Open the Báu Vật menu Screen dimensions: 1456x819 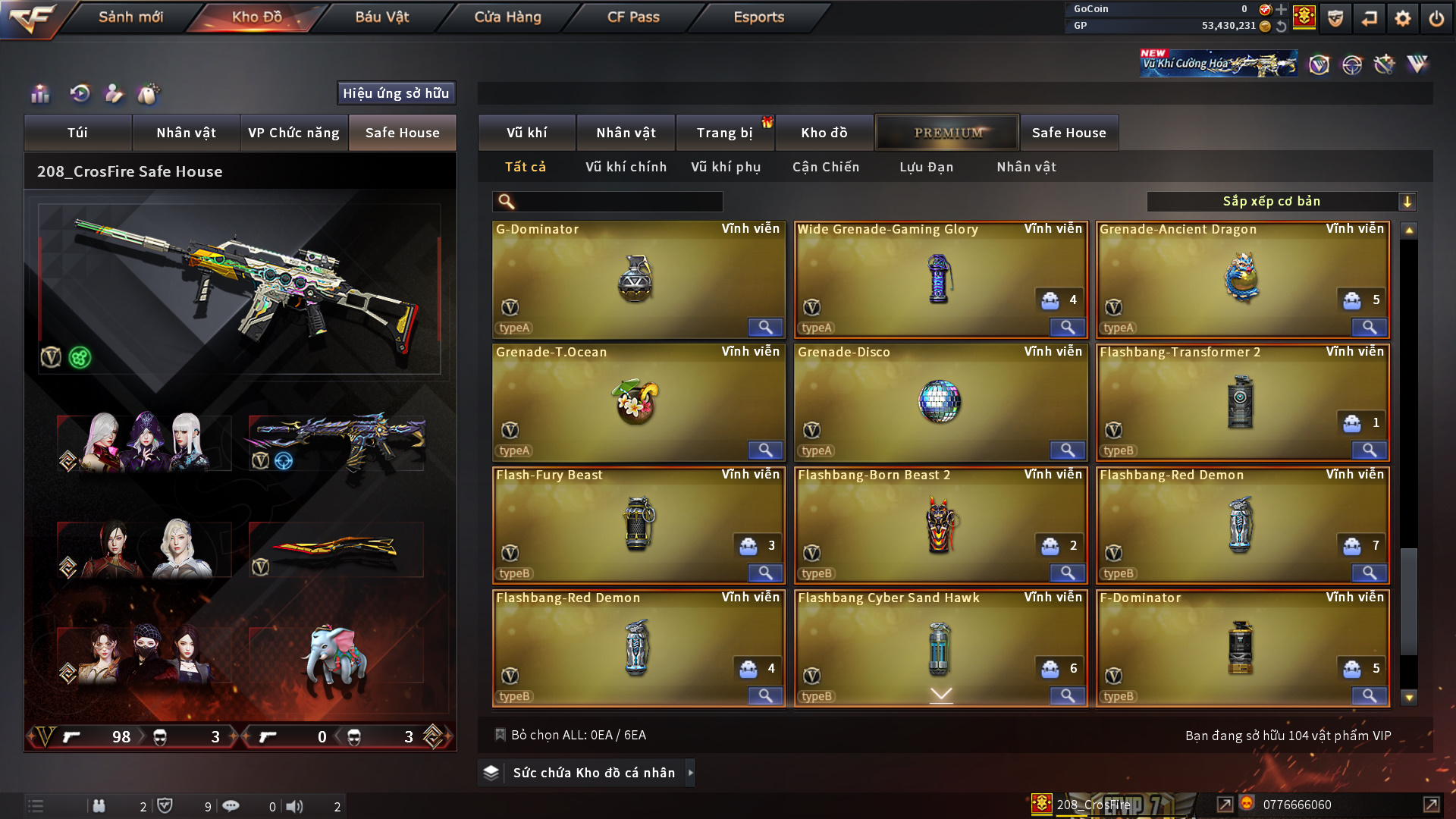coord(382,17)
